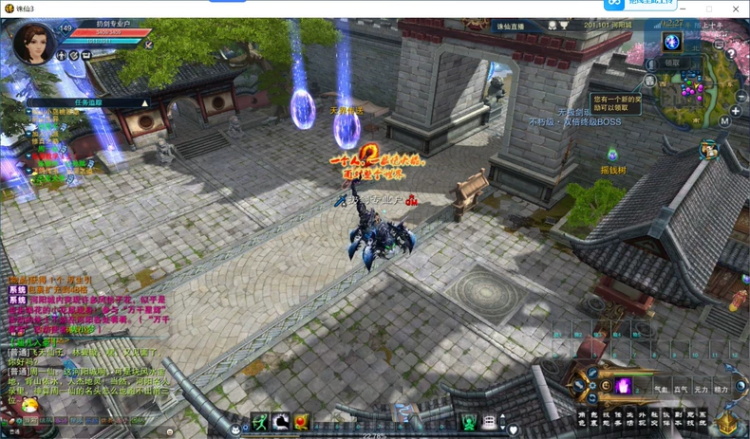Select the green running figure action icon
750x439 pixels.
click(x=260, y=423)
